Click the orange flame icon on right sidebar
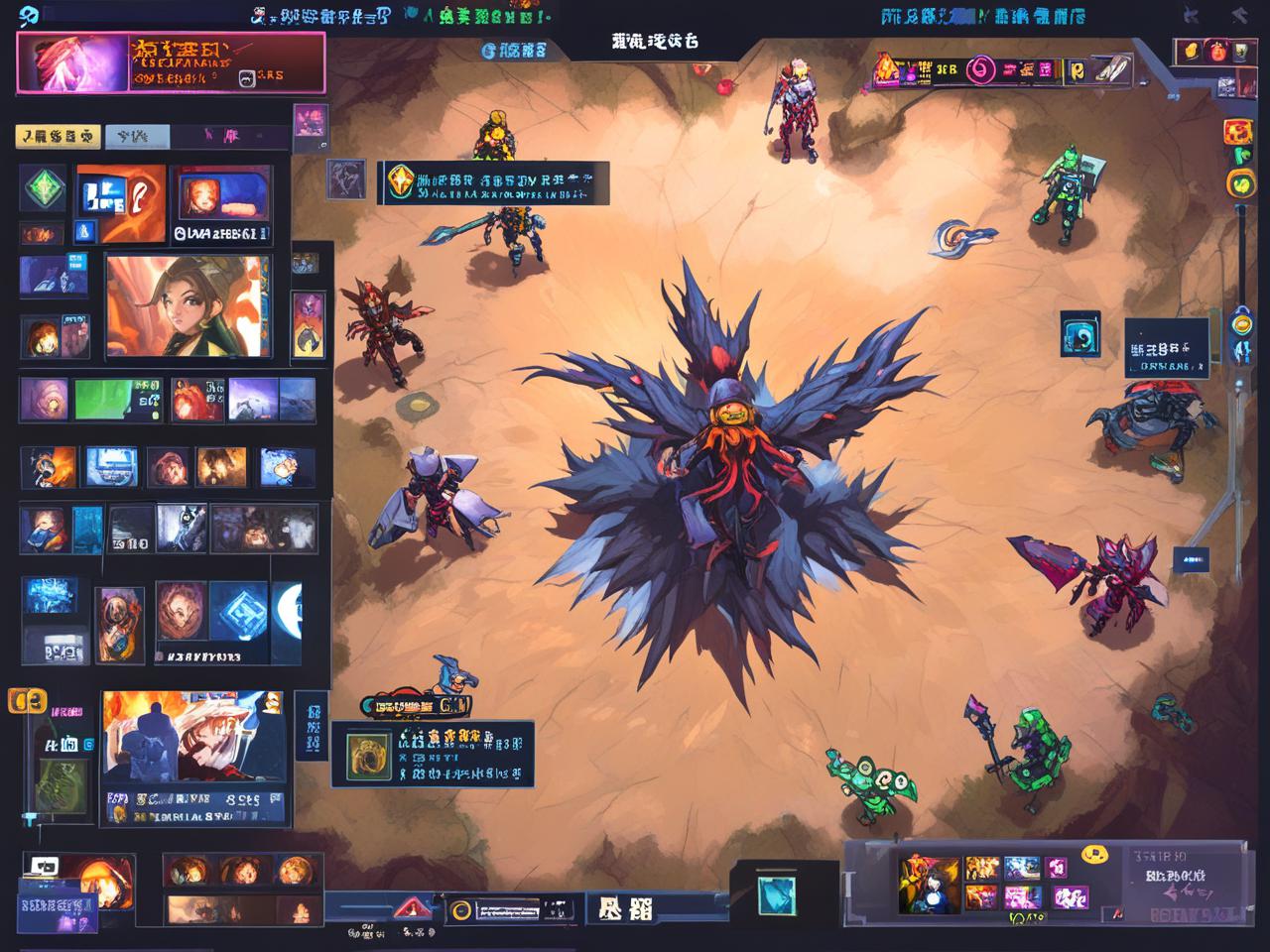 [1236, 132]
